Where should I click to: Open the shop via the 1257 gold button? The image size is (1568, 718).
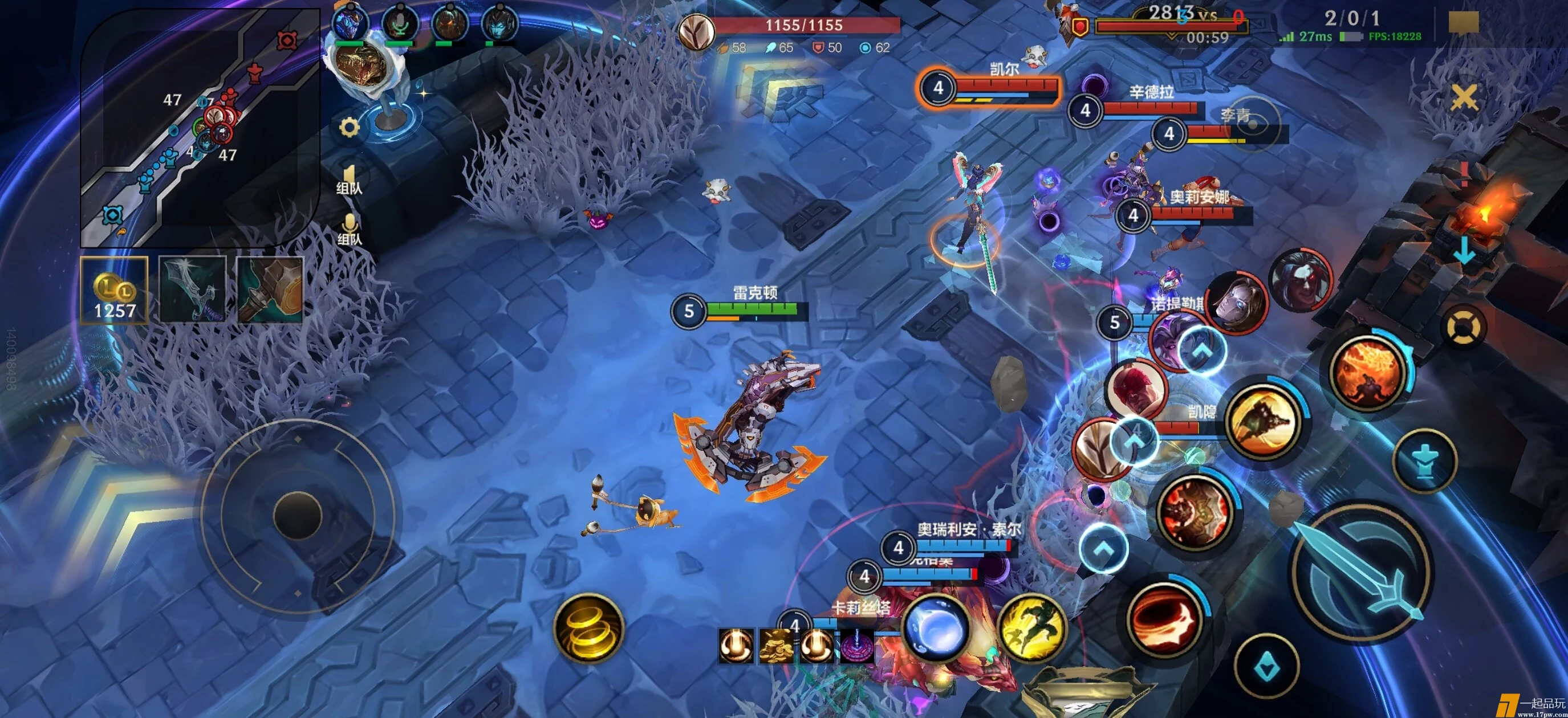click(115, 290)
